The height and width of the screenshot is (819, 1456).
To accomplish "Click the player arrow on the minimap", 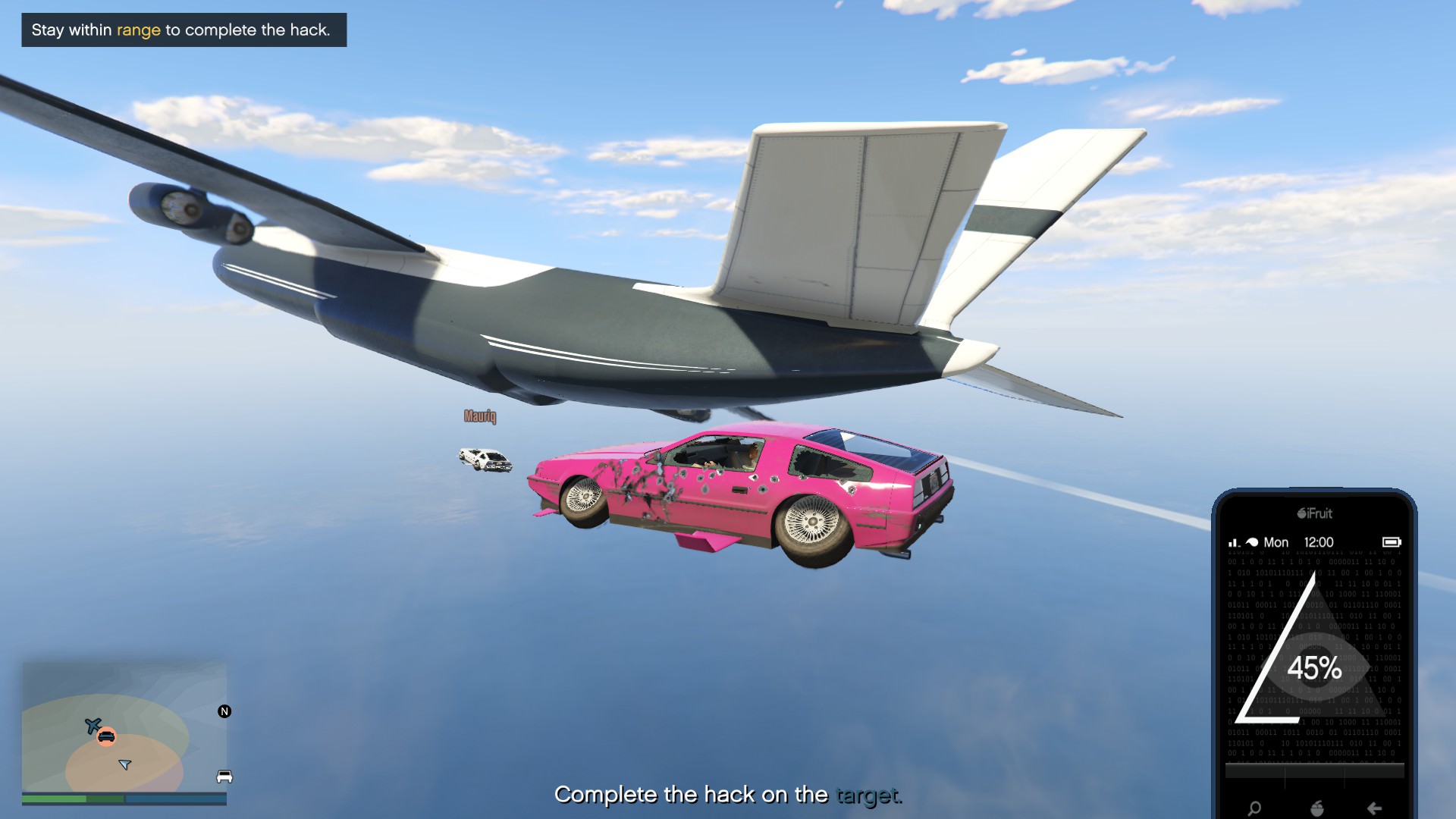I will [125, 764].
